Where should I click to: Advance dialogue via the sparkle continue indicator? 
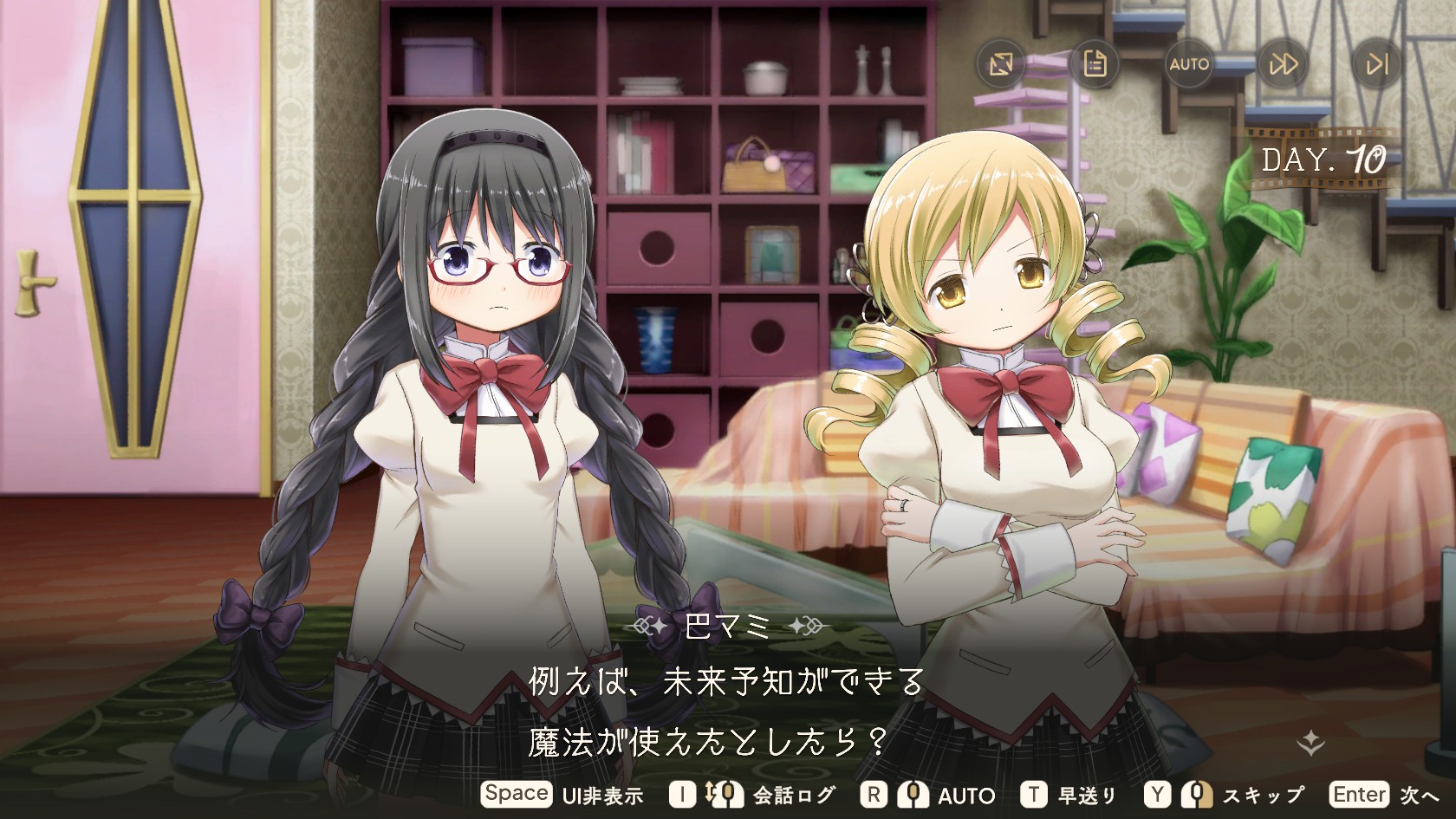click(x=1311, y=742)
